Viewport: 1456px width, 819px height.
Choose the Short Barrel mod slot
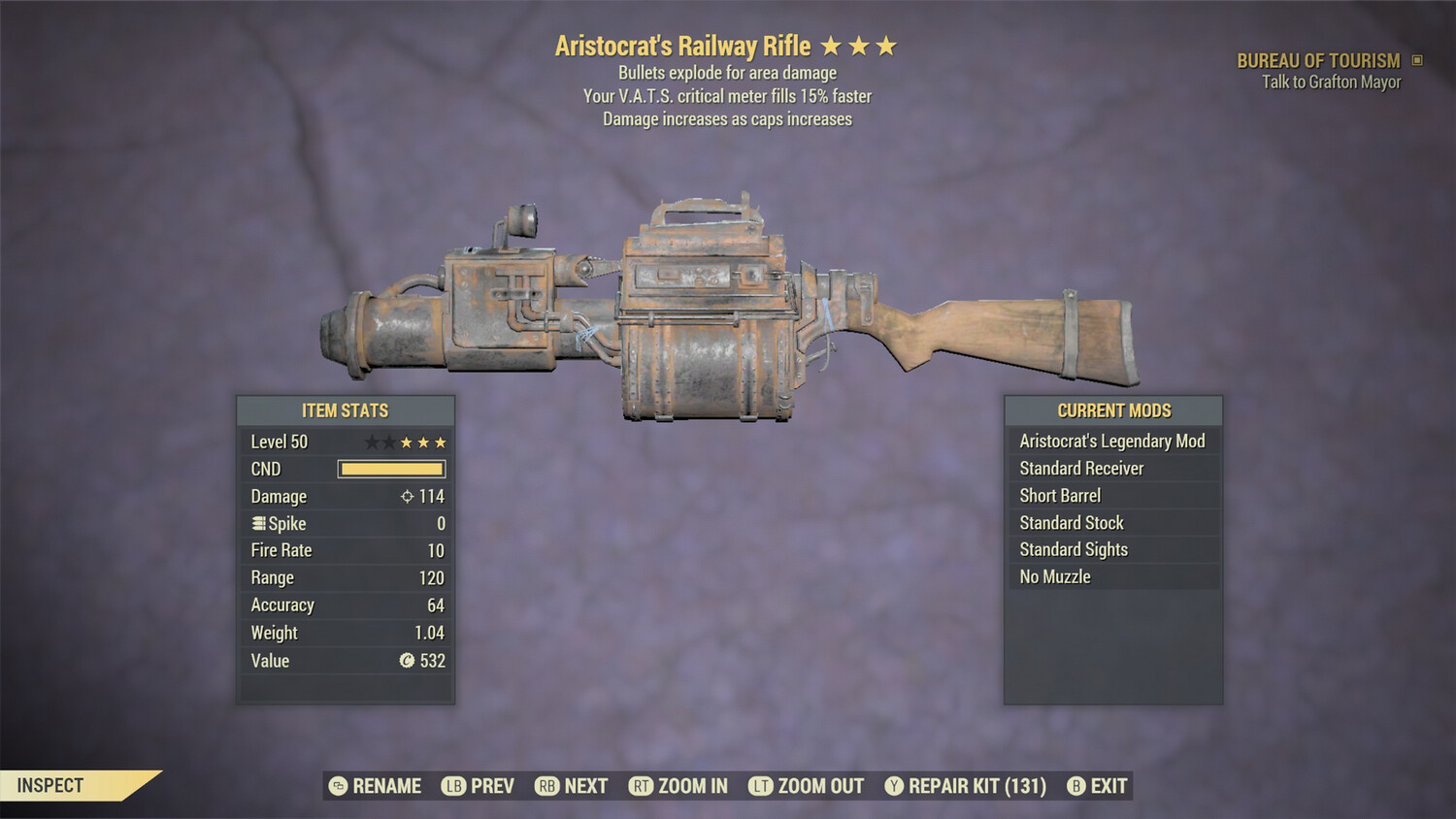click(1111, 495)
